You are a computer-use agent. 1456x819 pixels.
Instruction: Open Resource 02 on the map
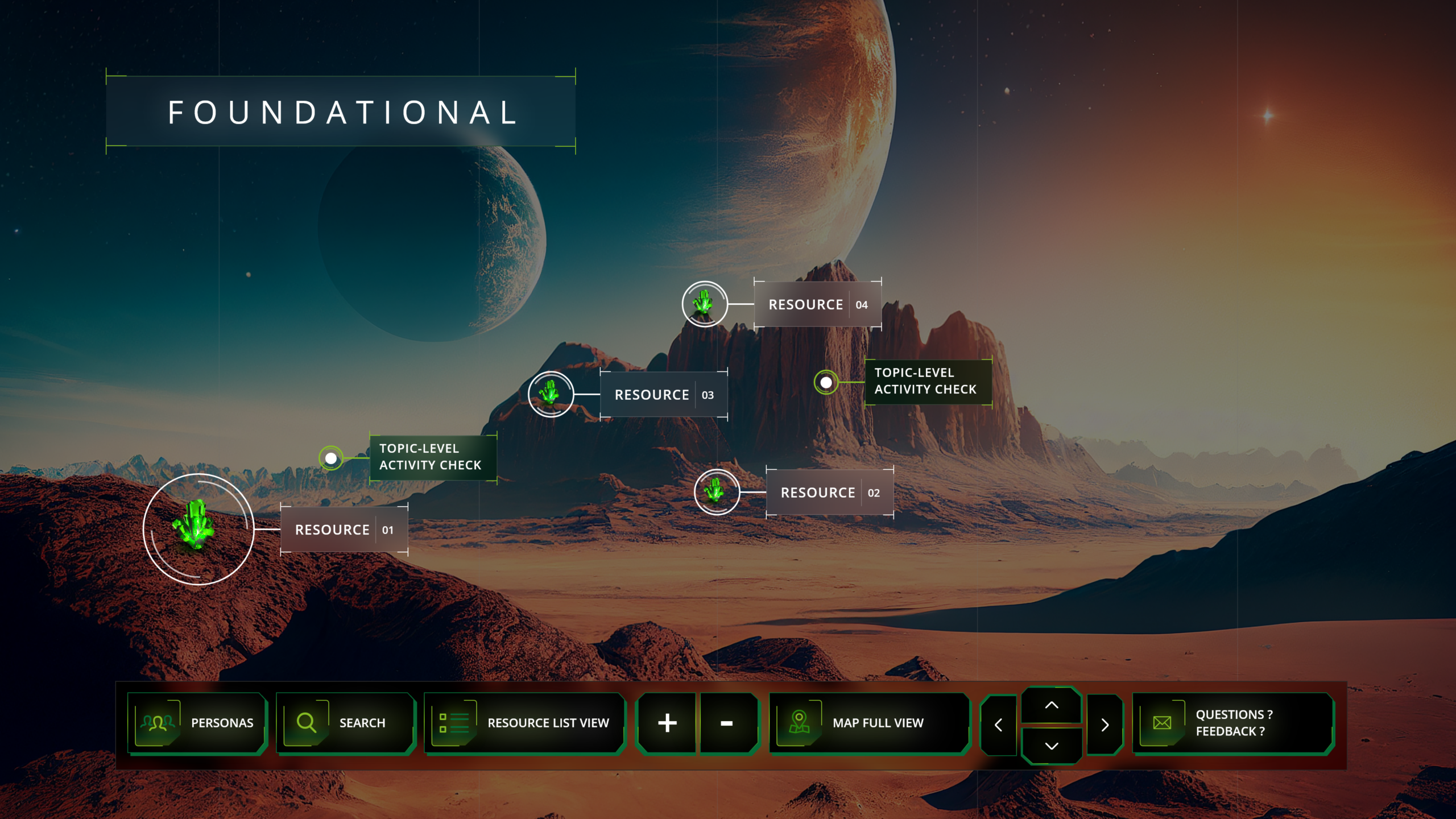[830, 493]
